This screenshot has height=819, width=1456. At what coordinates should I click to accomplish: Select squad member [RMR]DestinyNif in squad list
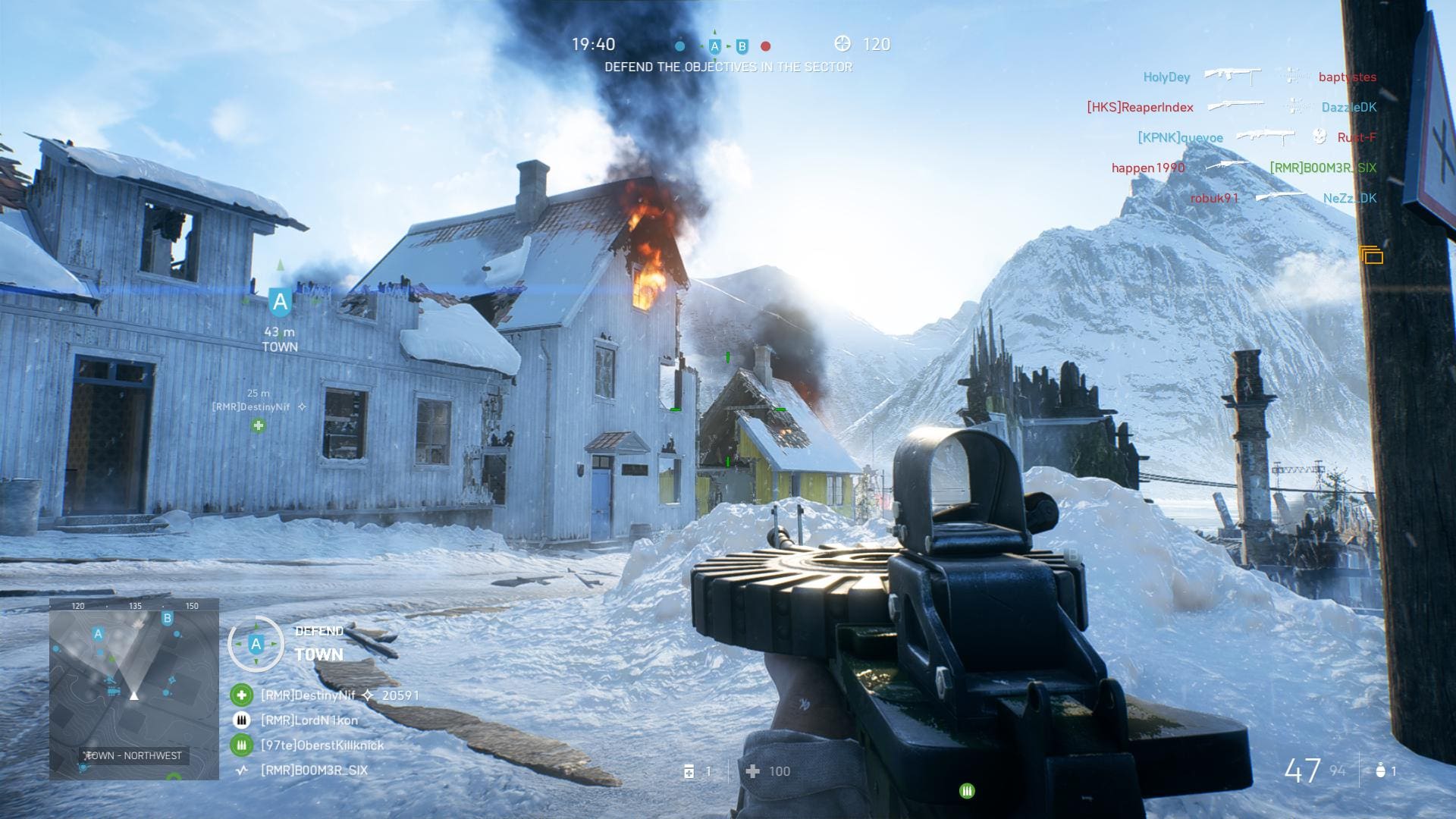click(307, 695)
